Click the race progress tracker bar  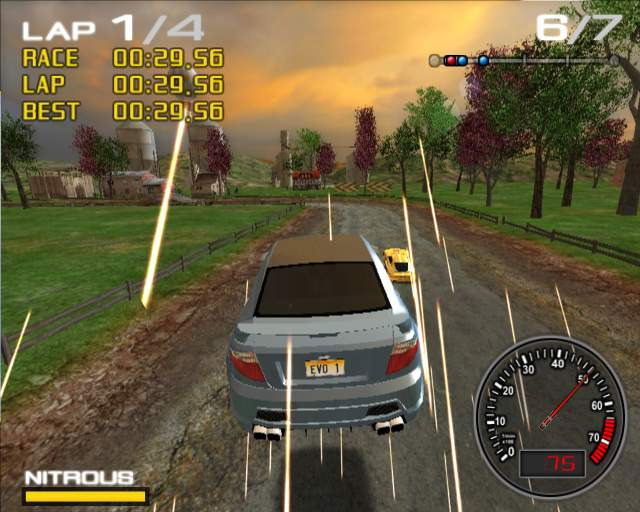point(524,60)
